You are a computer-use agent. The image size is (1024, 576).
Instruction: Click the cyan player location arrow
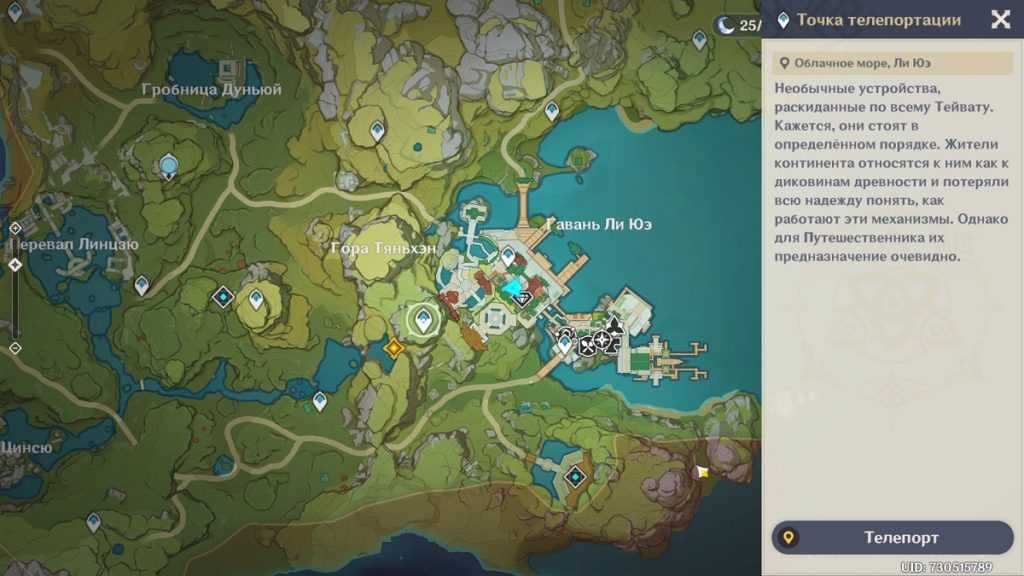[x=515, y=290]
